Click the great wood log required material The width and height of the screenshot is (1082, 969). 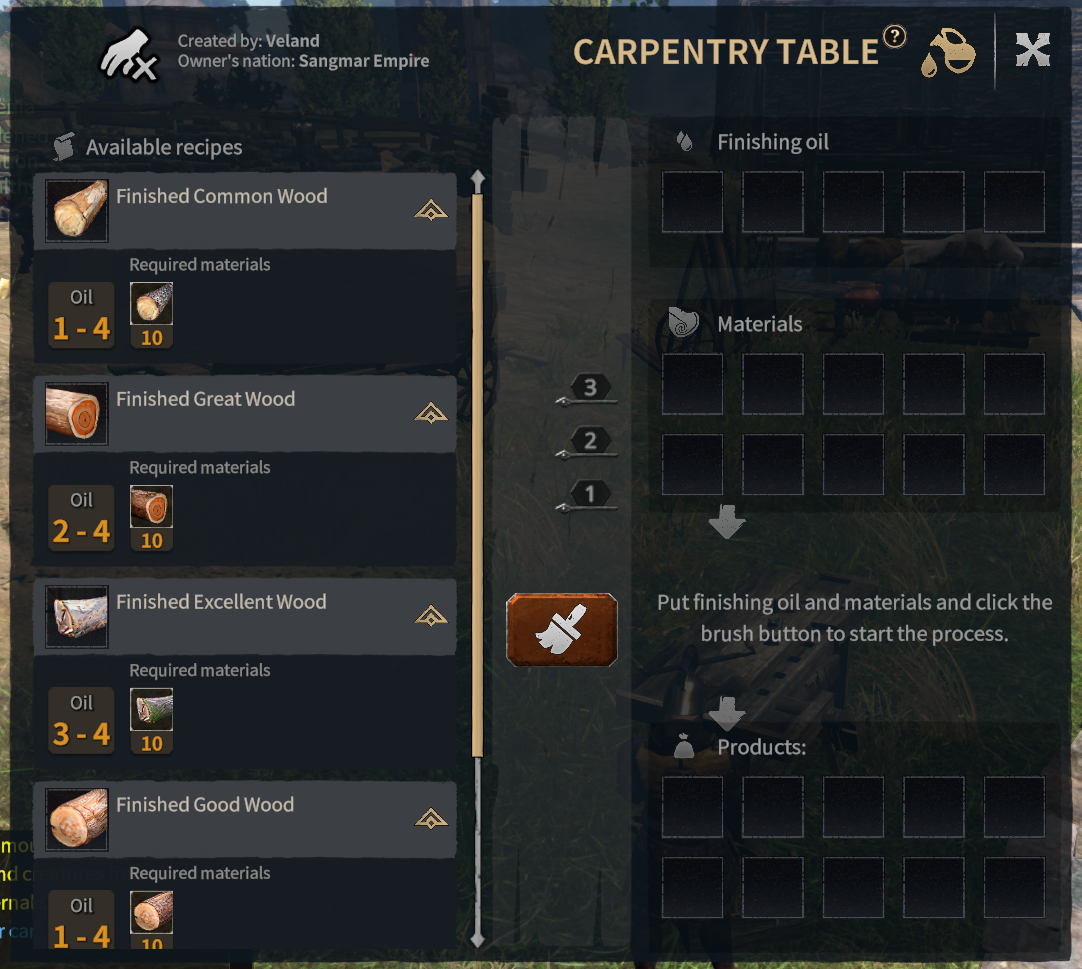(152, 508)
